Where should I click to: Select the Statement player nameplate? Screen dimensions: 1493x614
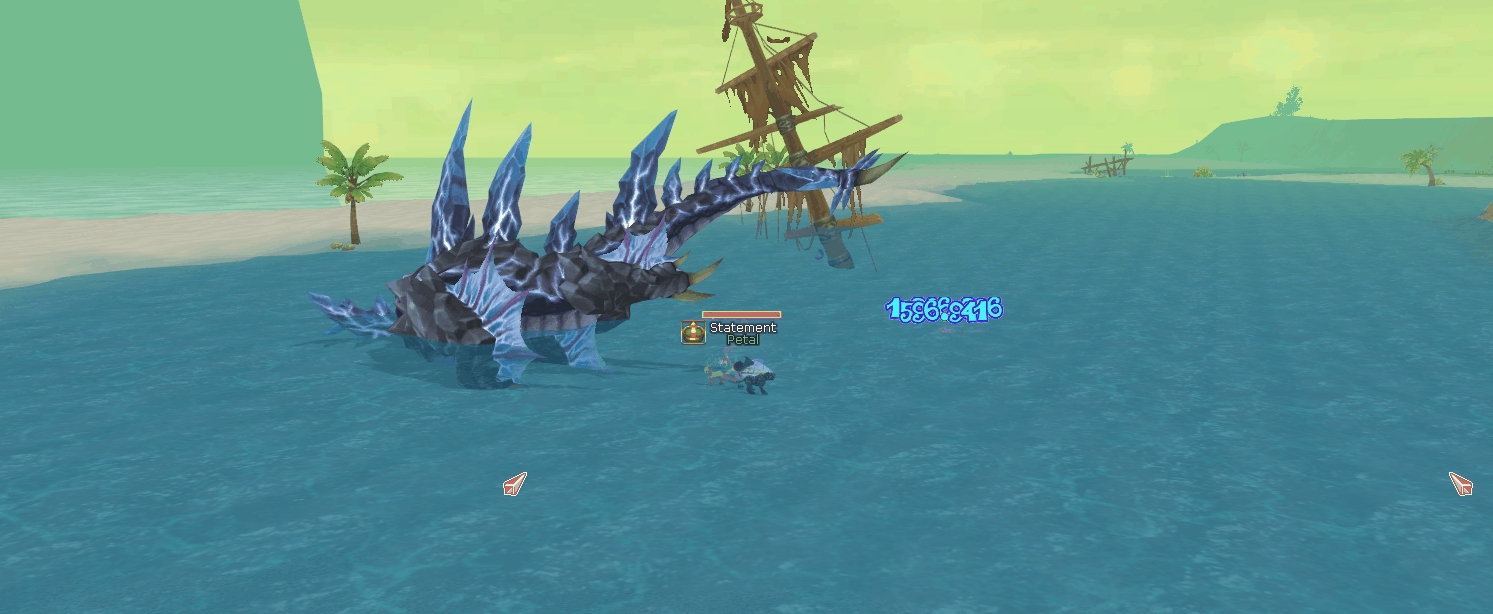click(x=742, y=328)
